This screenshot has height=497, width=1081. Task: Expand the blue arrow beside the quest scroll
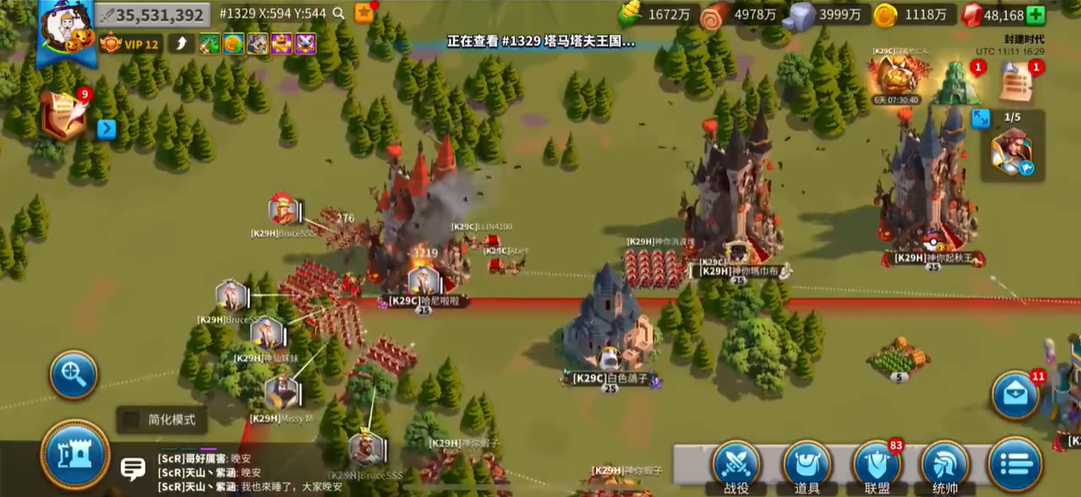pos(107,129)
